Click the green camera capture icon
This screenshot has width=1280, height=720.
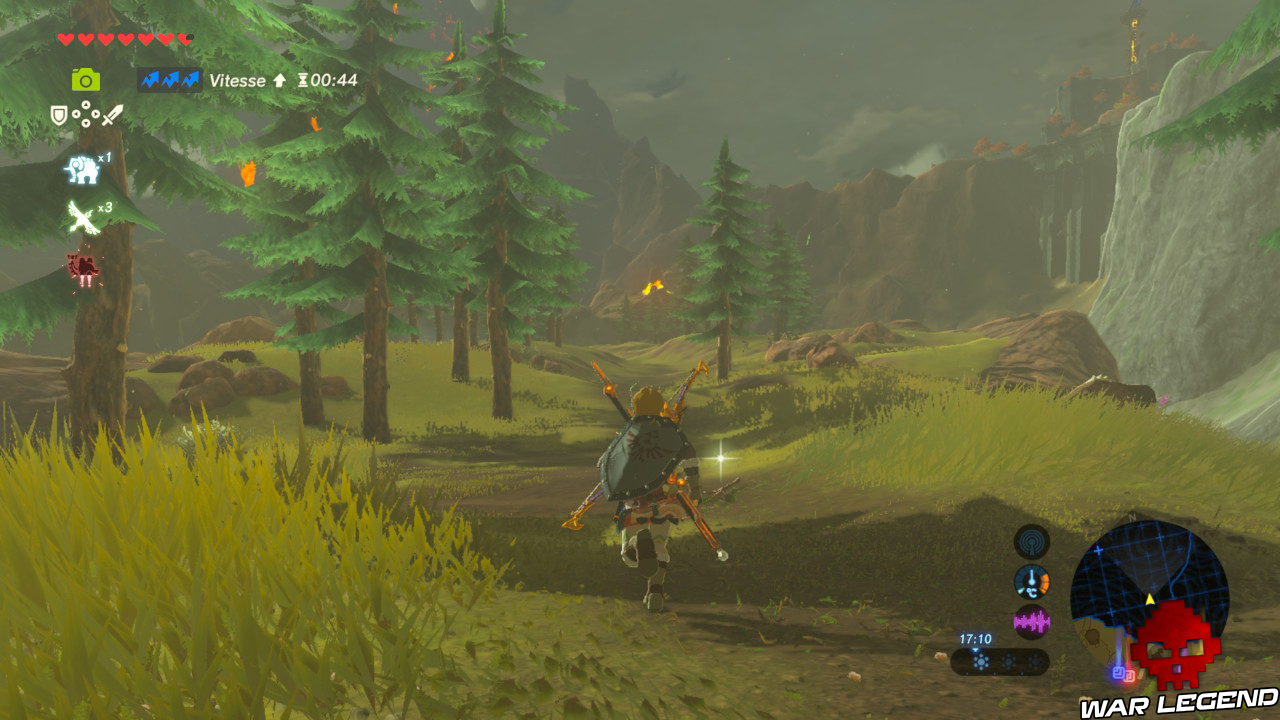[x=87, y=80]
